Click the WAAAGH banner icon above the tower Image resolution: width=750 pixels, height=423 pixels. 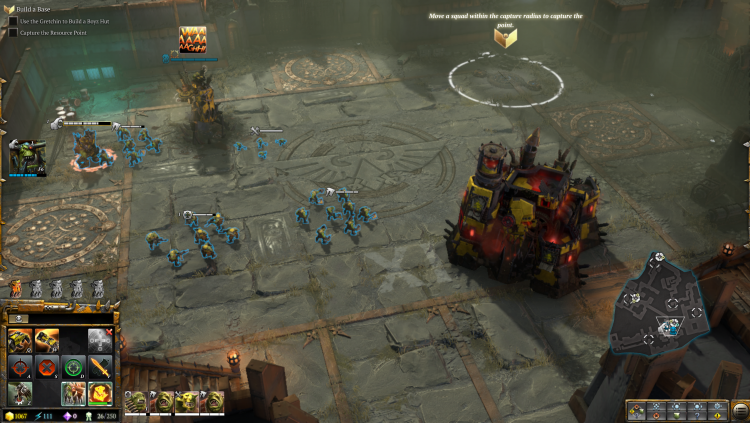point(192,40)
